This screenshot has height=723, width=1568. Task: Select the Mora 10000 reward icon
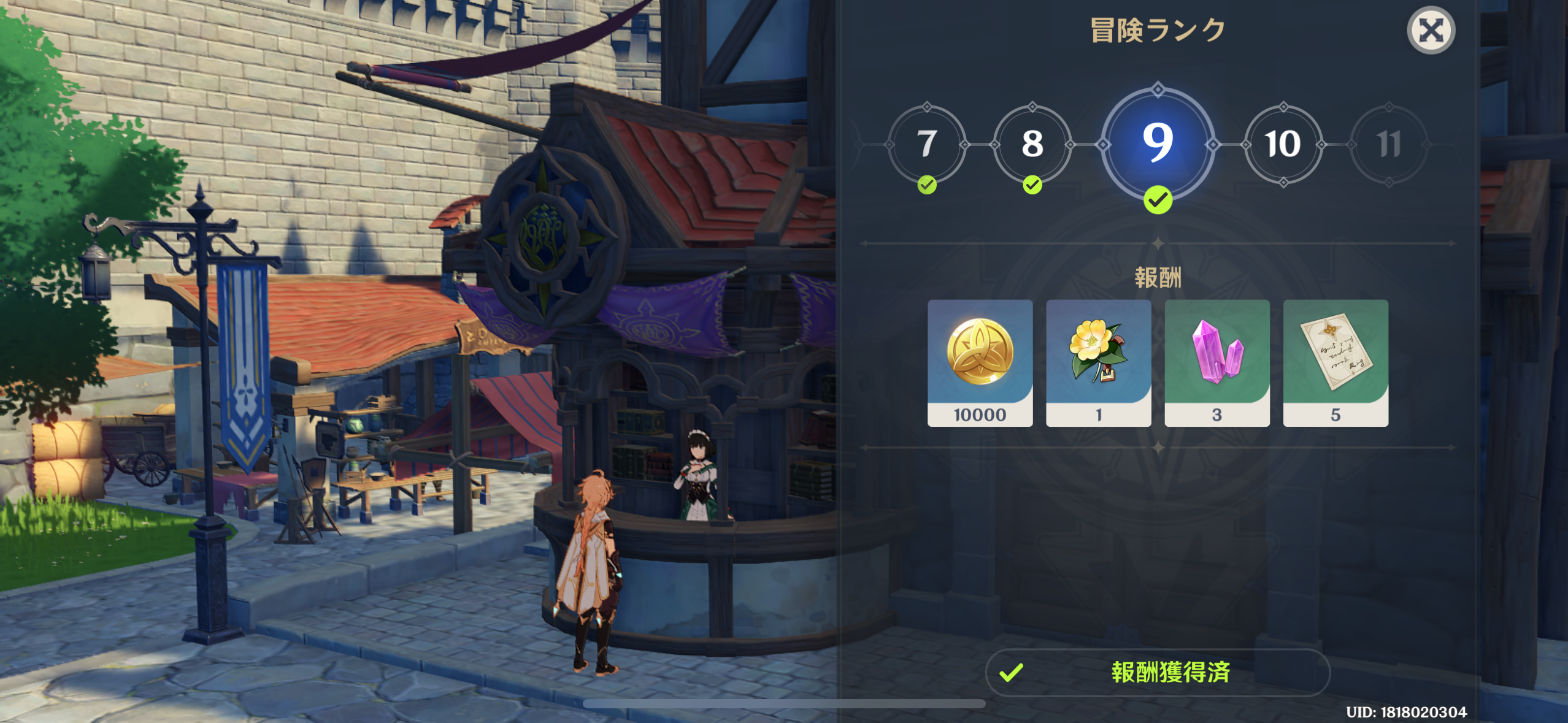[x=980, y=362]
